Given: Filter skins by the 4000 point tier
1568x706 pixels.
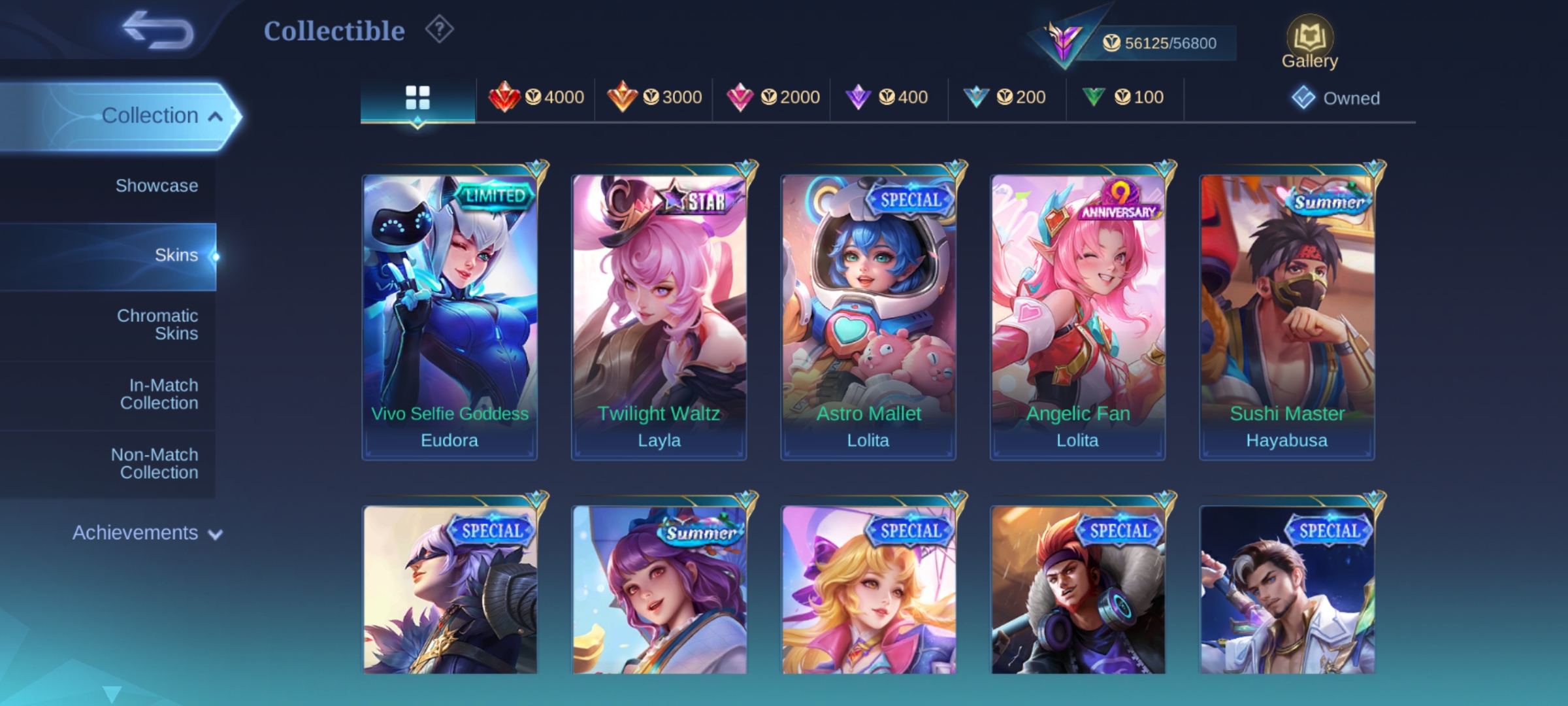Looking at the screenshot, I should coord(536,97).
